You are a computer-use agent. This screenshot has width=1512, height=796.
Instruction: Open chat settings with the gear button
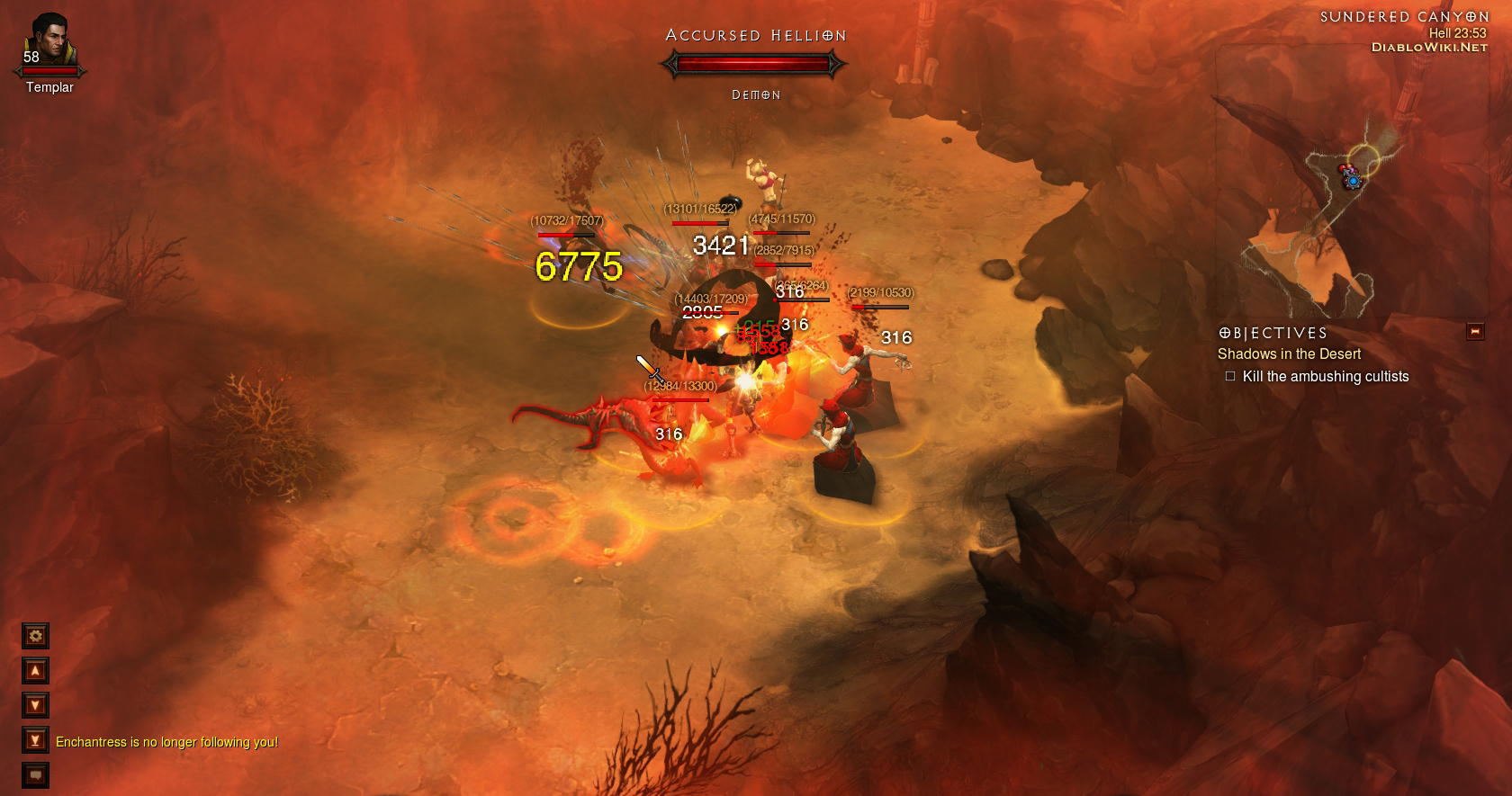35,636
